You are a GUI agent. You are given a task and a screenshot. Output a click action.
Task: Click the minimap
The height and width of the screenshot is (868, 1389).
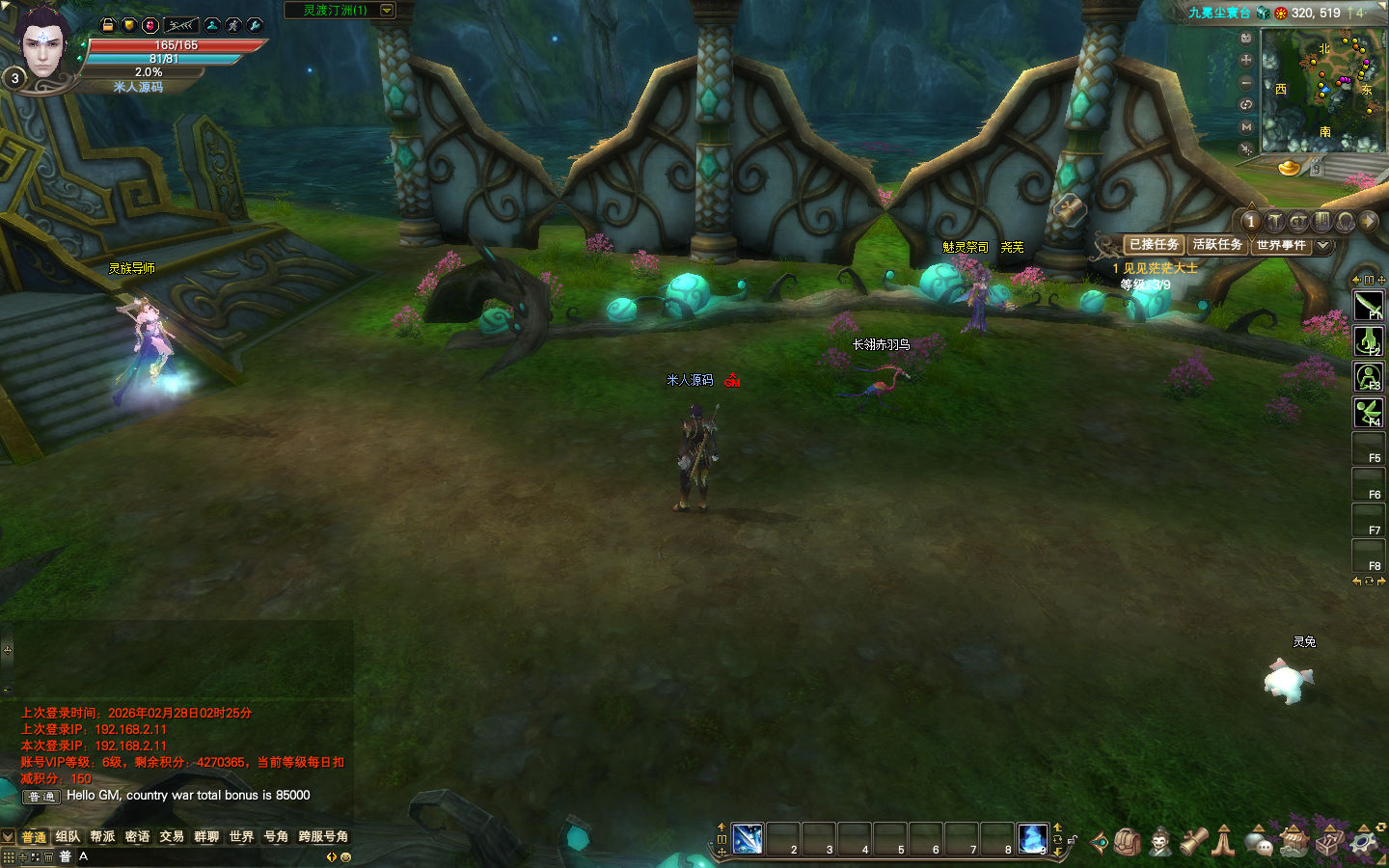1322,90
